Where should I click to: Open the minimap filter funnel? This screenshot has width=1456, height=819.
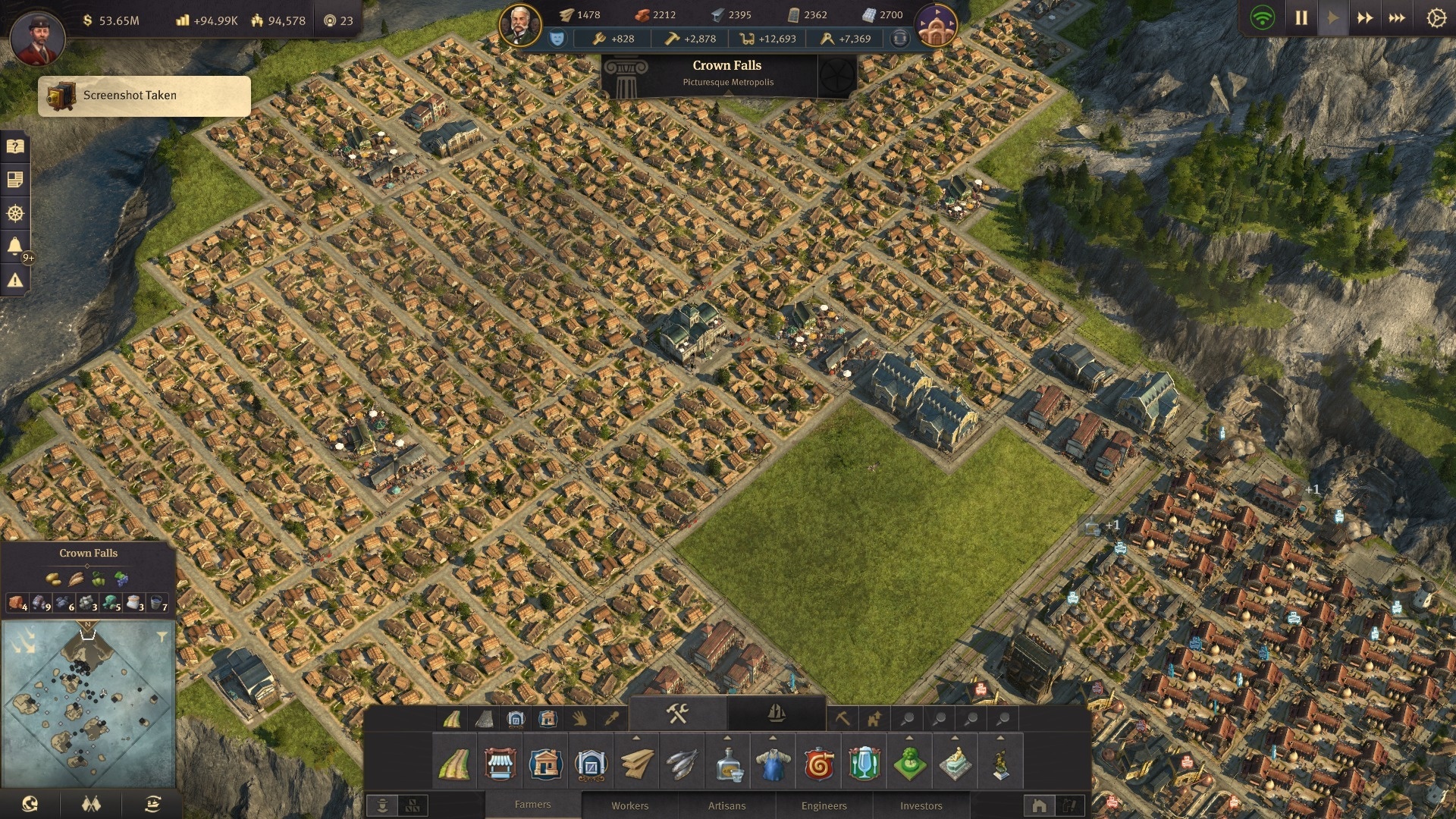tap(162, 637)
